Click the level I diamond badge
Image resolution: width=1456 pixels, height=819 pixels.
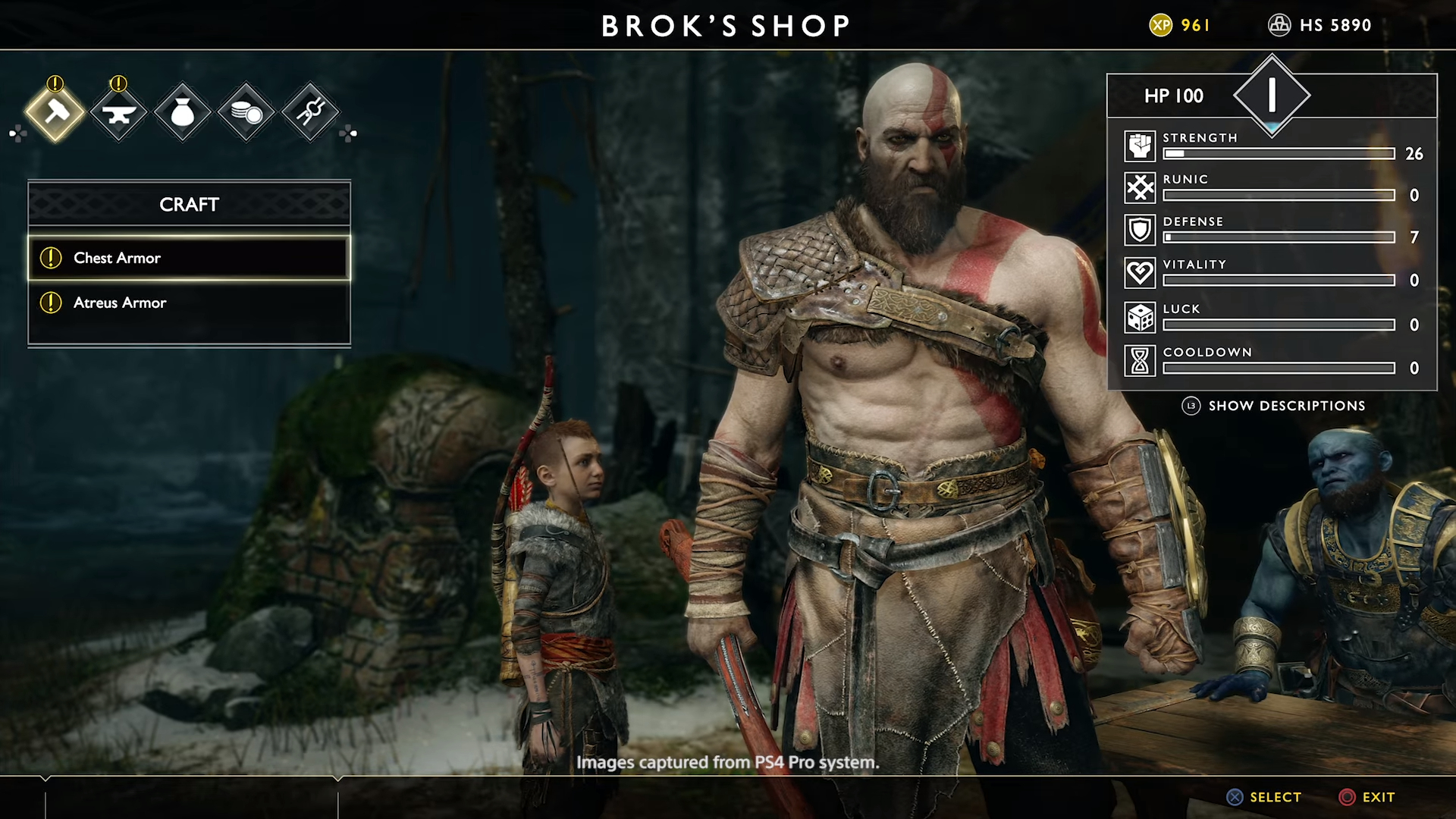click(x=1272, y=96)
